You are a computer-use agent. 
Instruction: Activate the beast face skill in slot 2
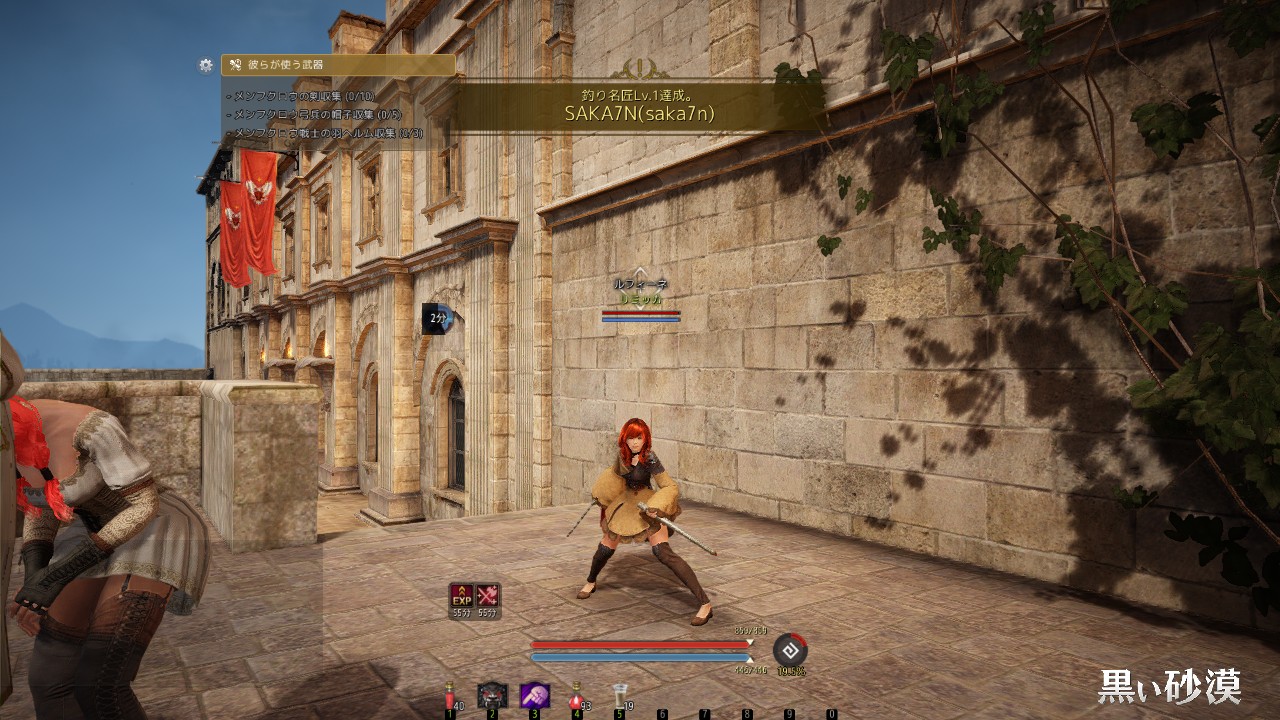(x=492, y=695)
